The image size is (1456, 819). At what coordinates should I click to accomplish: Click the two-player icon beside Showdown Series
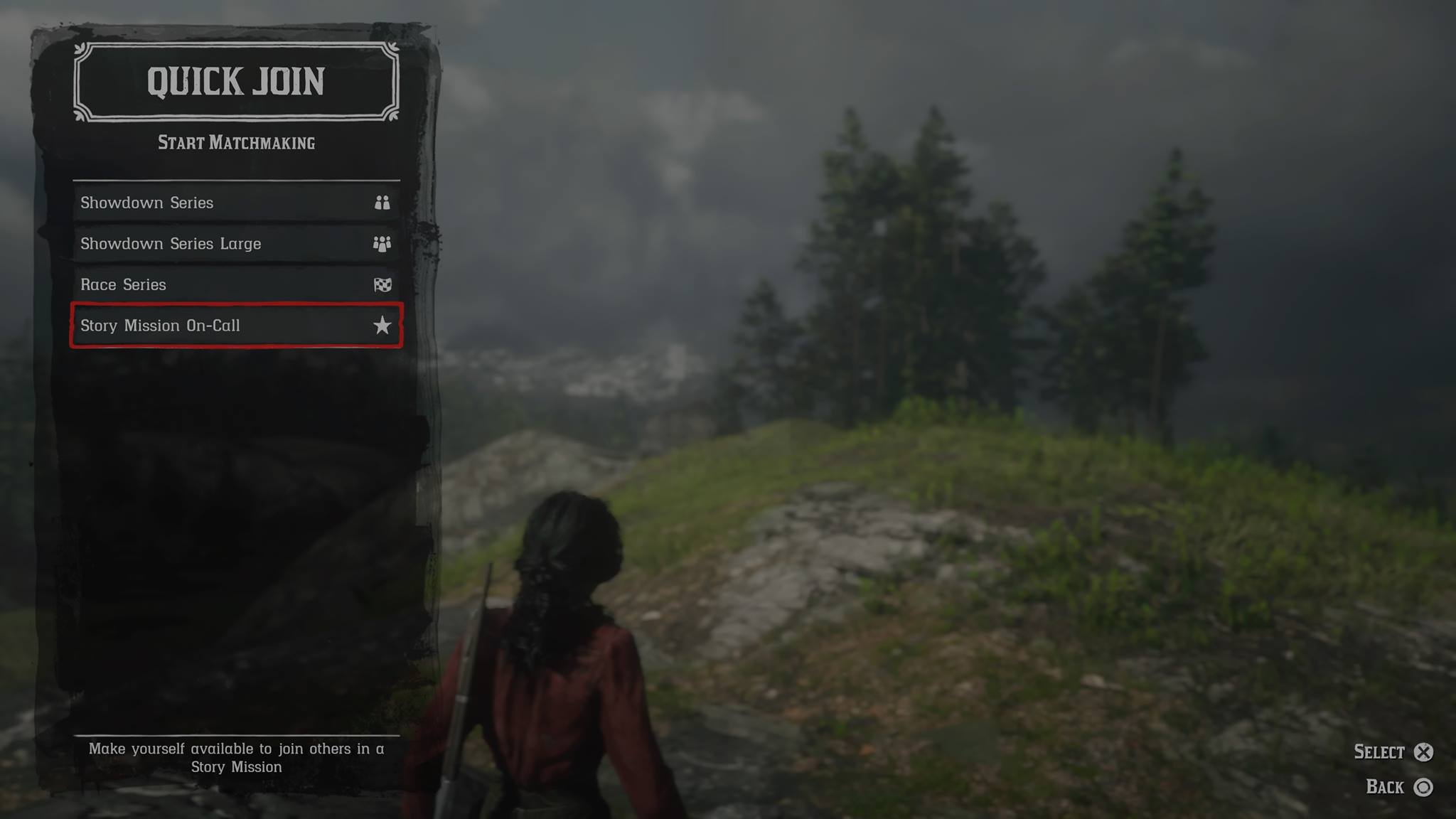(382, 202)
